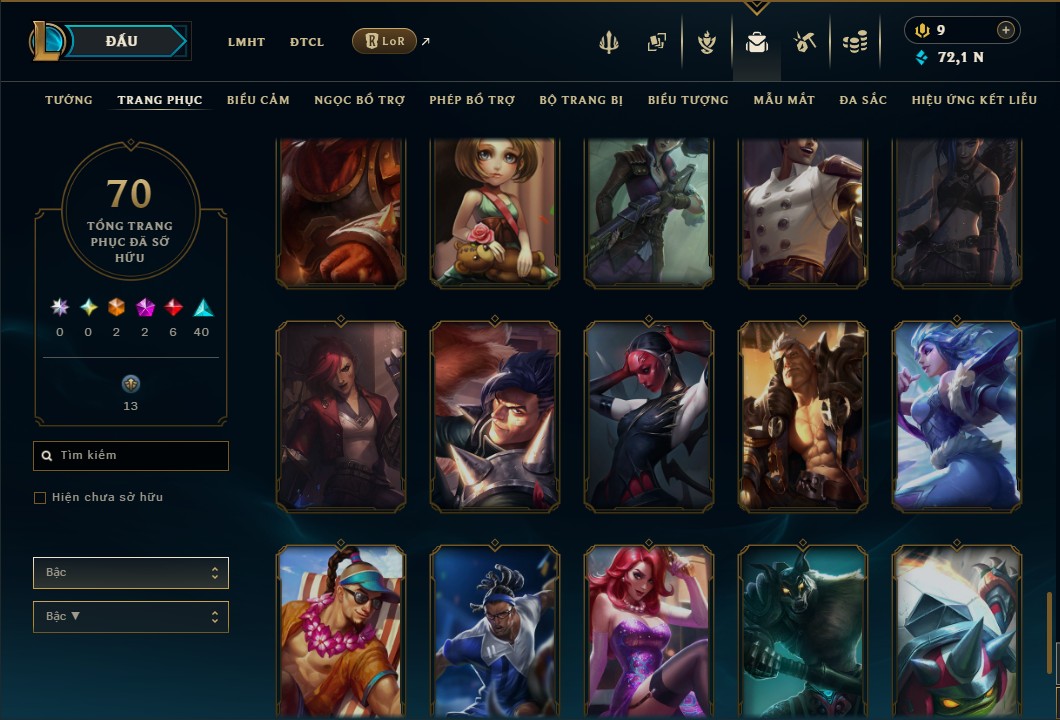Switch to the MẪU MẮT tab
The image size is (1060, 720).
click(x=784, y=100)
